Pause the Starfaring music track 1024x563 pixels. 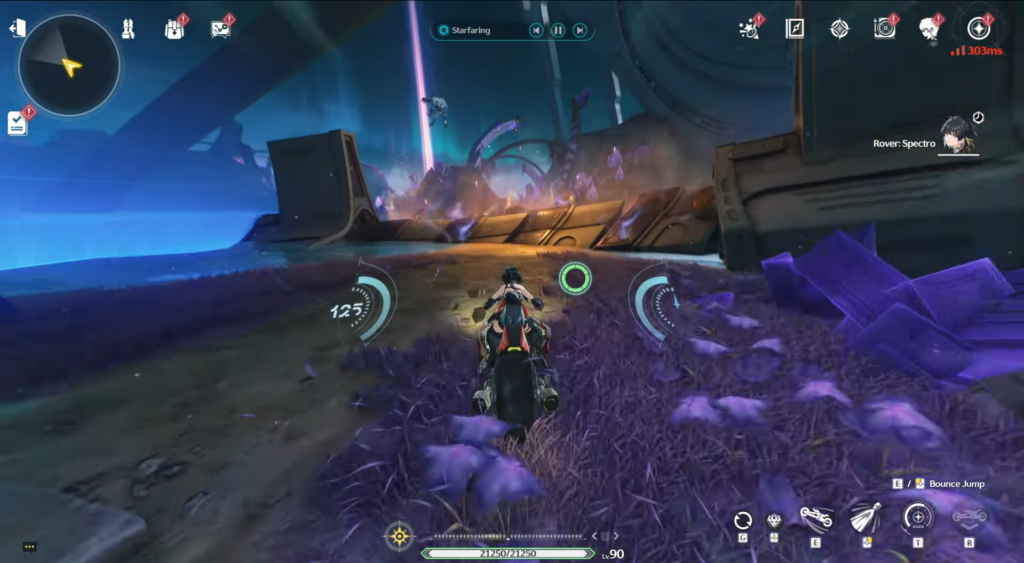[x=558, y=30]
